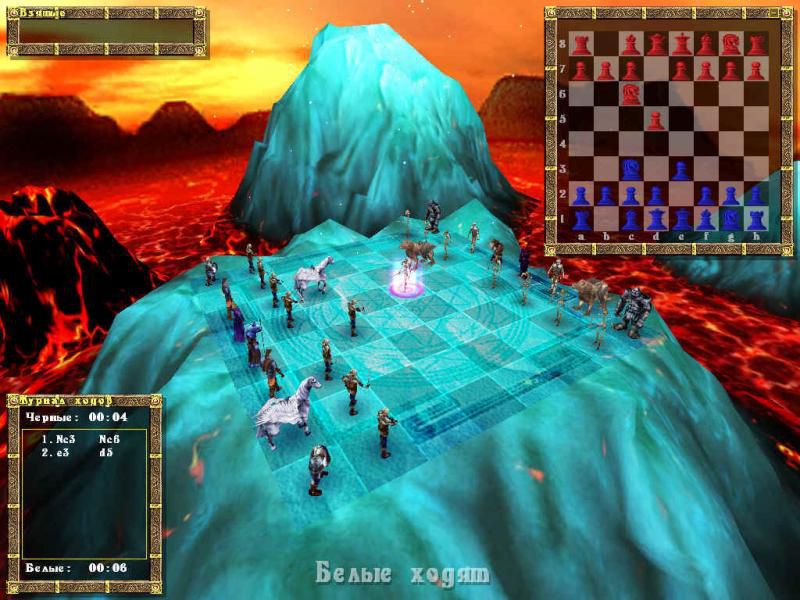The height and width of the screenshot is (600, 800).
Task: Select move entry '2. e3 d5' in the log
Action: [x=76, y=452]
